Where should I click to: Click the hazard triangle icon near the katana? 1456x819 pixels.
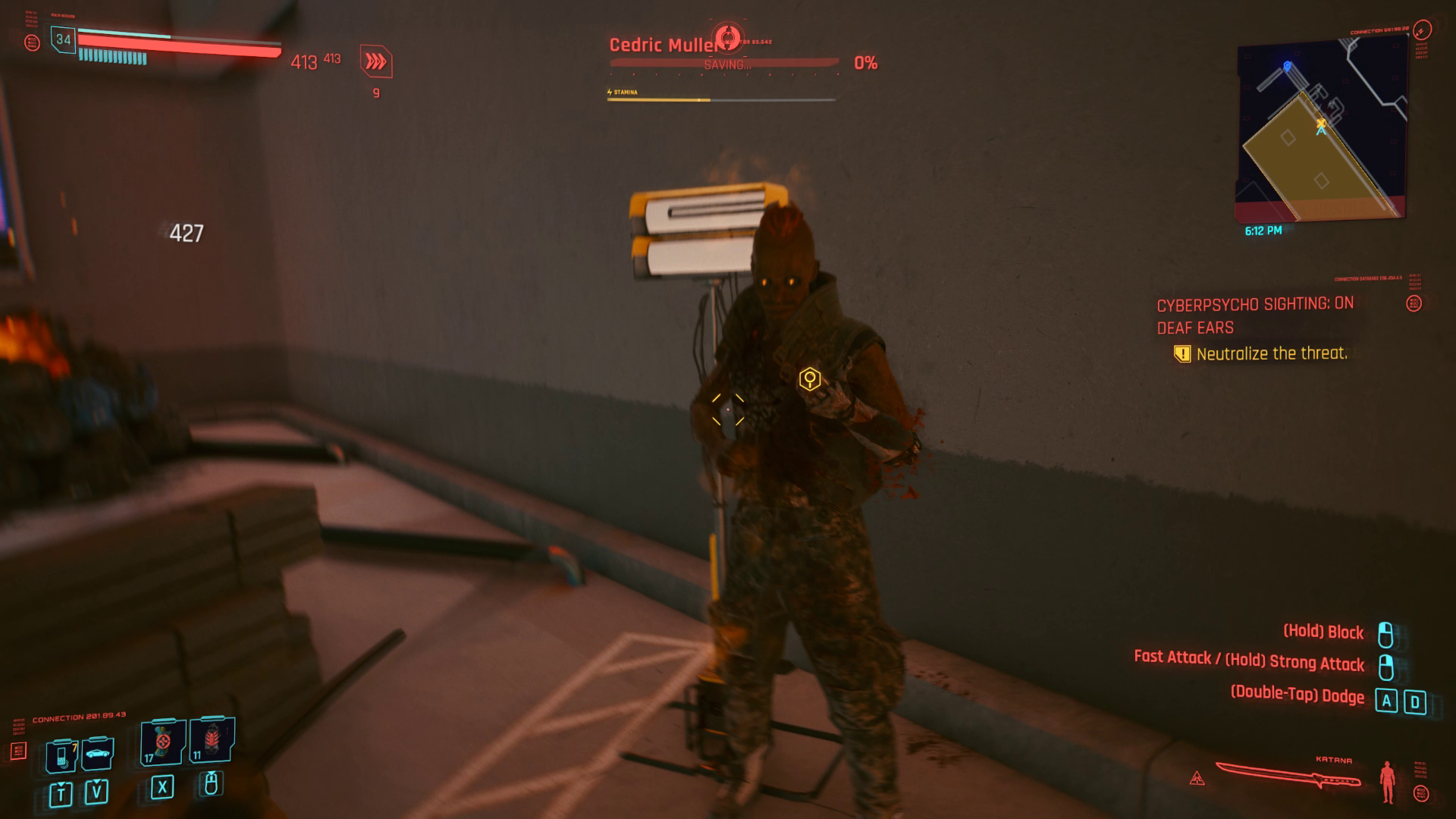coord(1197,777)
